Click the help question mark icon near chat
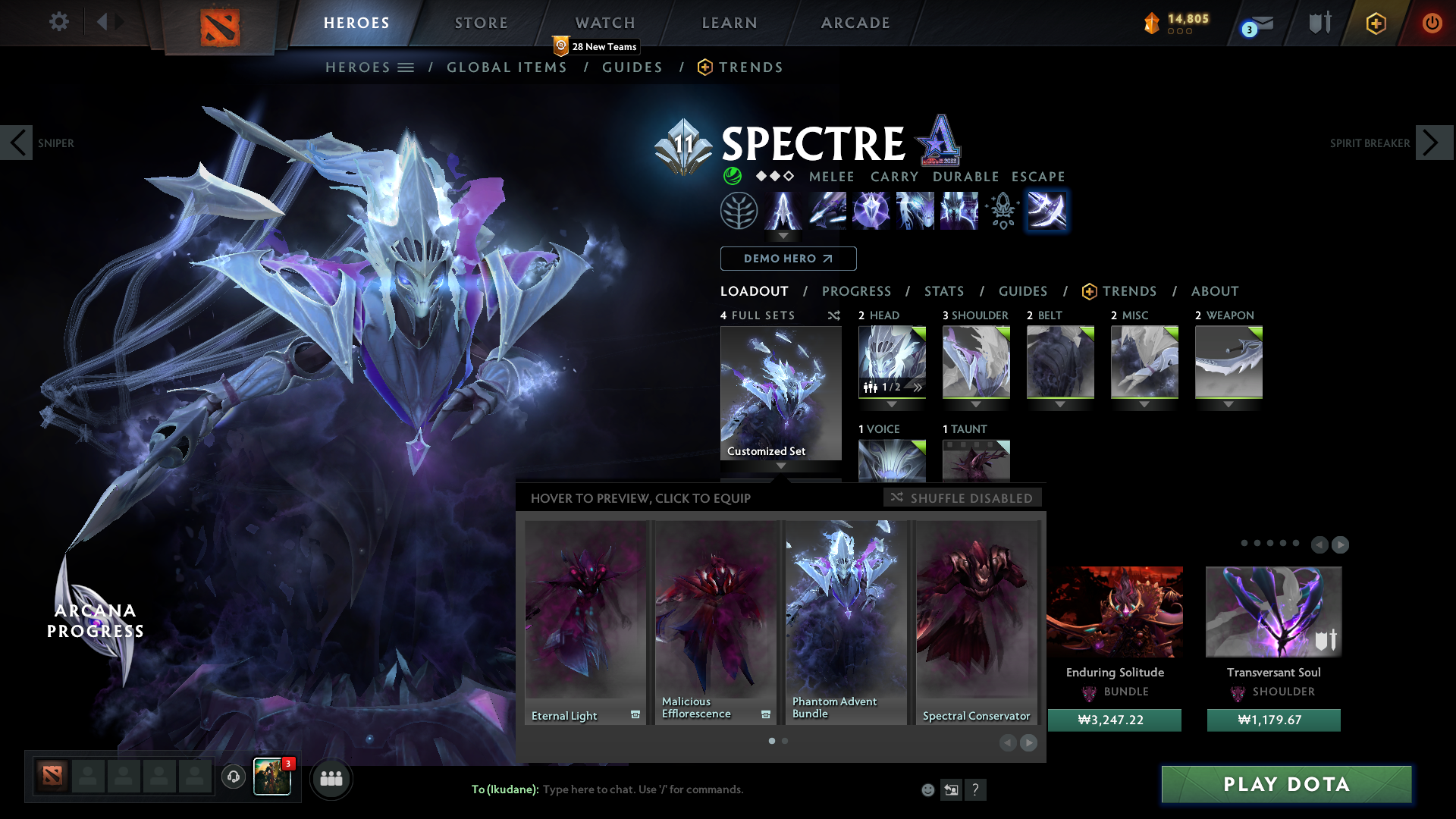Viewport: 1456px width, 819px height. (x=976, y=789)
